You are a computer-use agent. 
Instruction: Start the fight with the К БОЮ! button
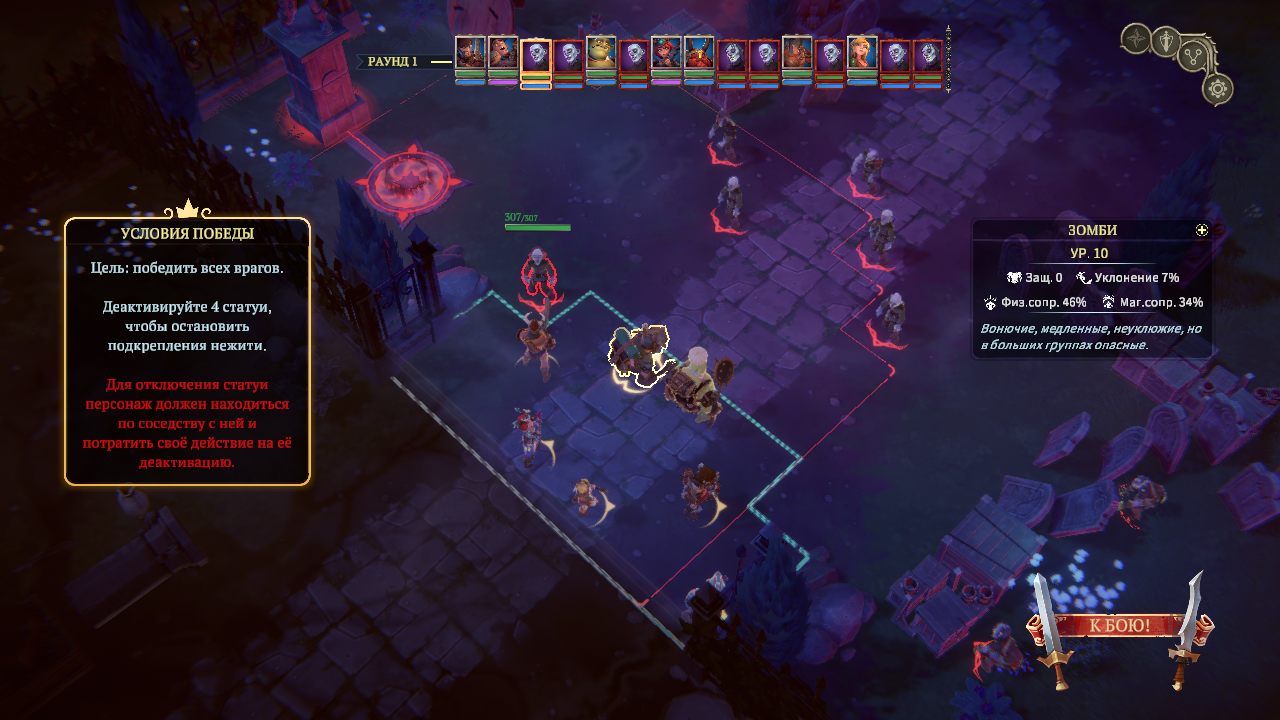click(x=1118, y=626)
